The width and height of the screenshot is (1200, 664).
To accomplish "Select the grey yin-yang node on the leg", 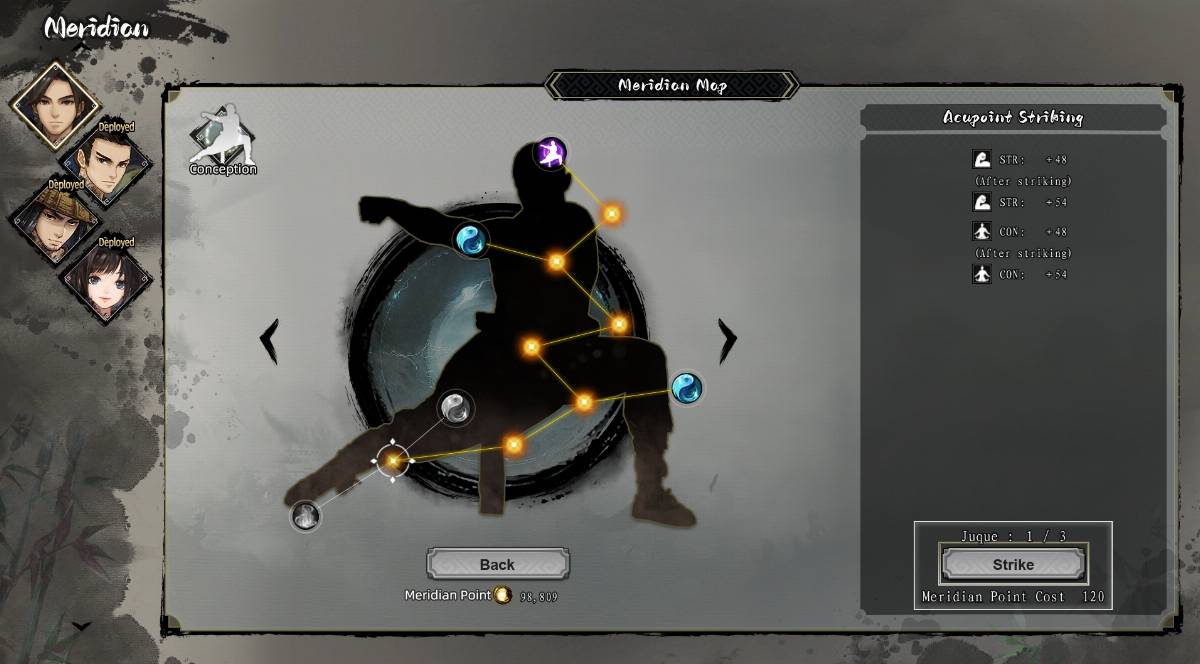I will click(x=455, y=407).
